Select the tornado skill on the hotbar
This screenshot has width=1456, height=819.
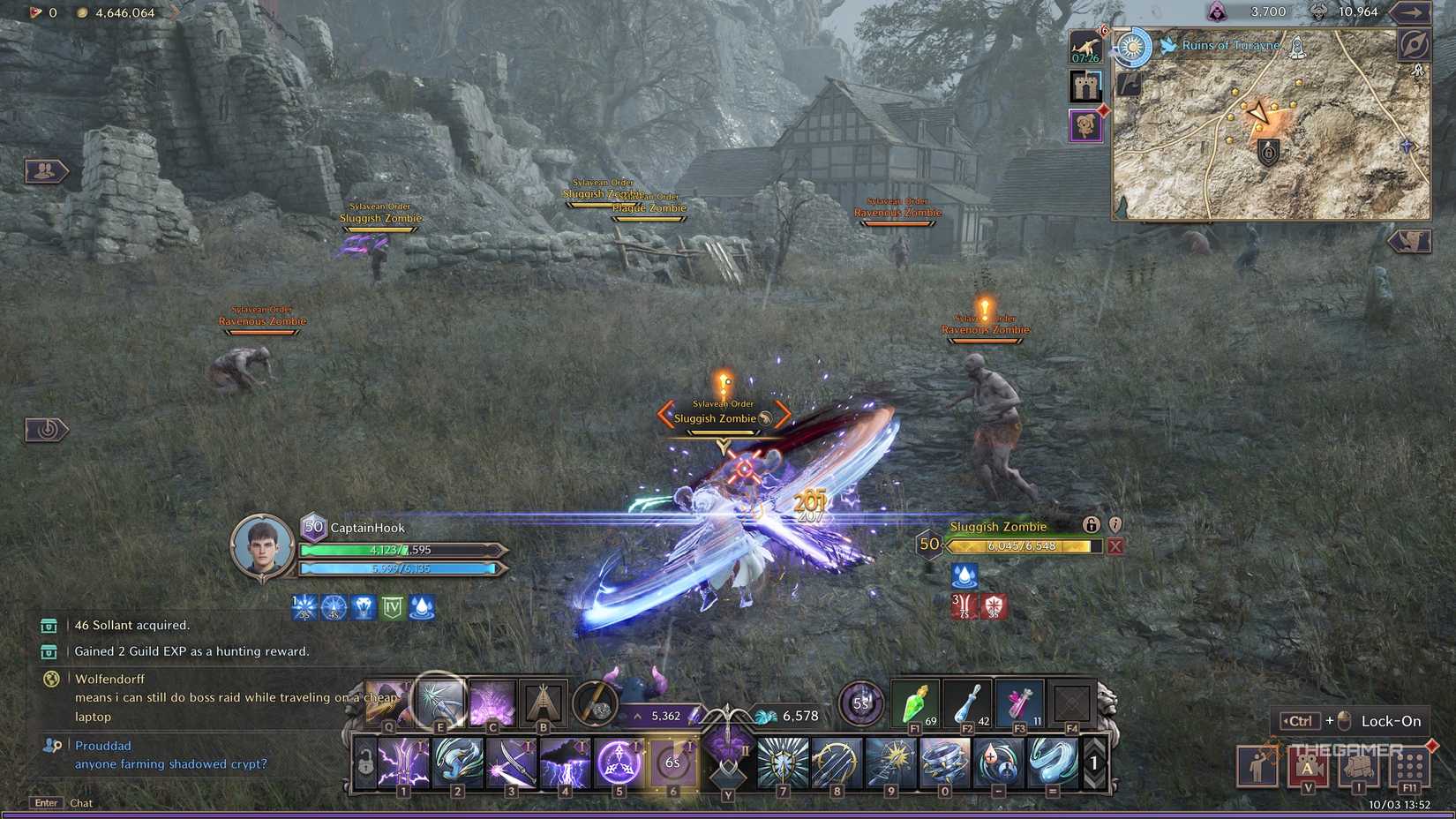pyautogui.click(x=942, y=764)
